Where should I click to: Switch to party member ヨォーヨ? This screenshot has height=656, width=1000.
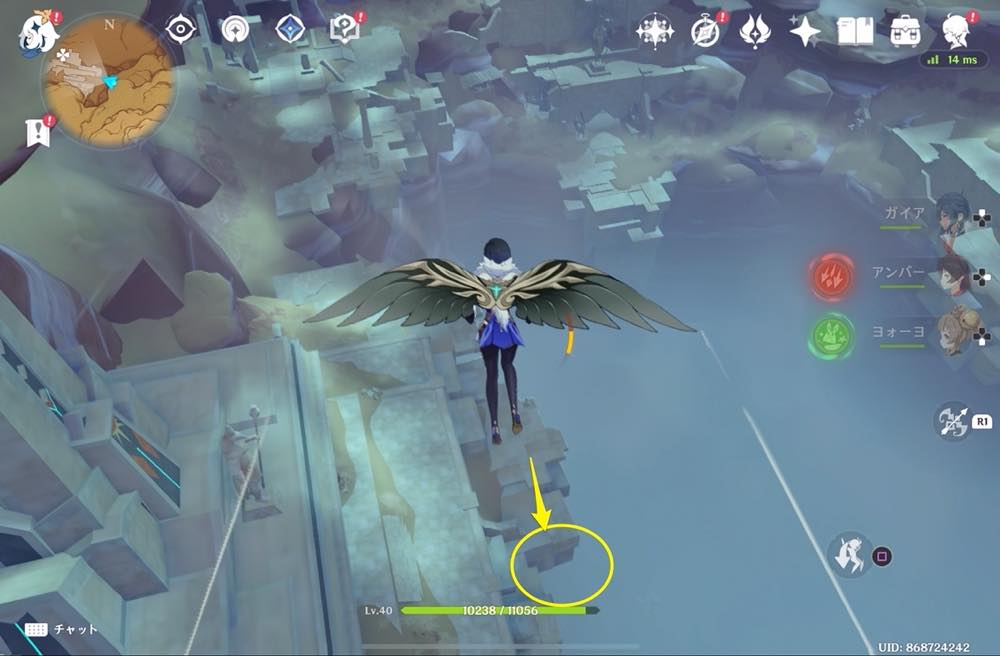point(955,335)
